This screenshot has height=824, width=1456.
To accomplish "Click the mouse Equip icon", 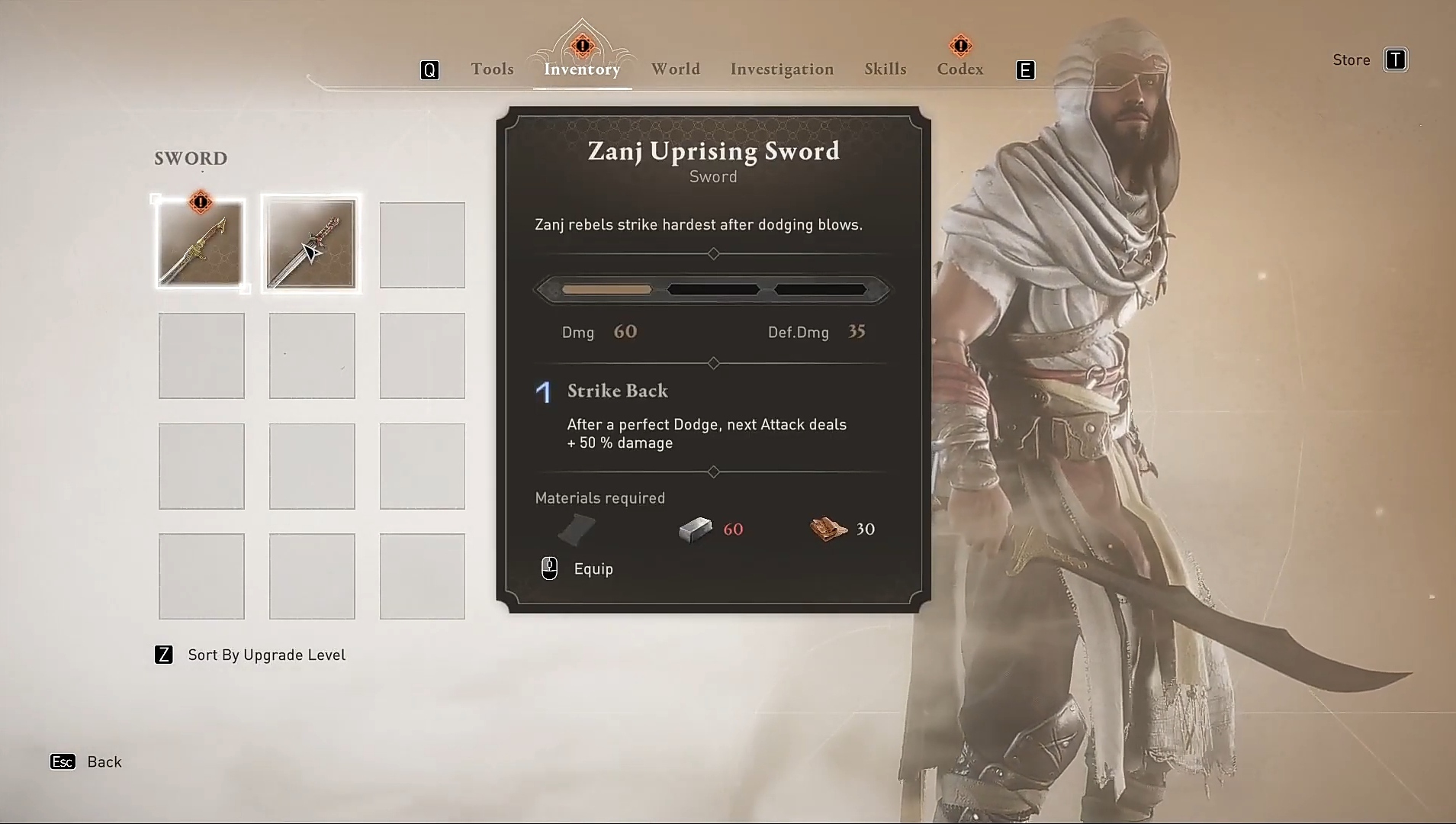I will [x=549, y=568].
